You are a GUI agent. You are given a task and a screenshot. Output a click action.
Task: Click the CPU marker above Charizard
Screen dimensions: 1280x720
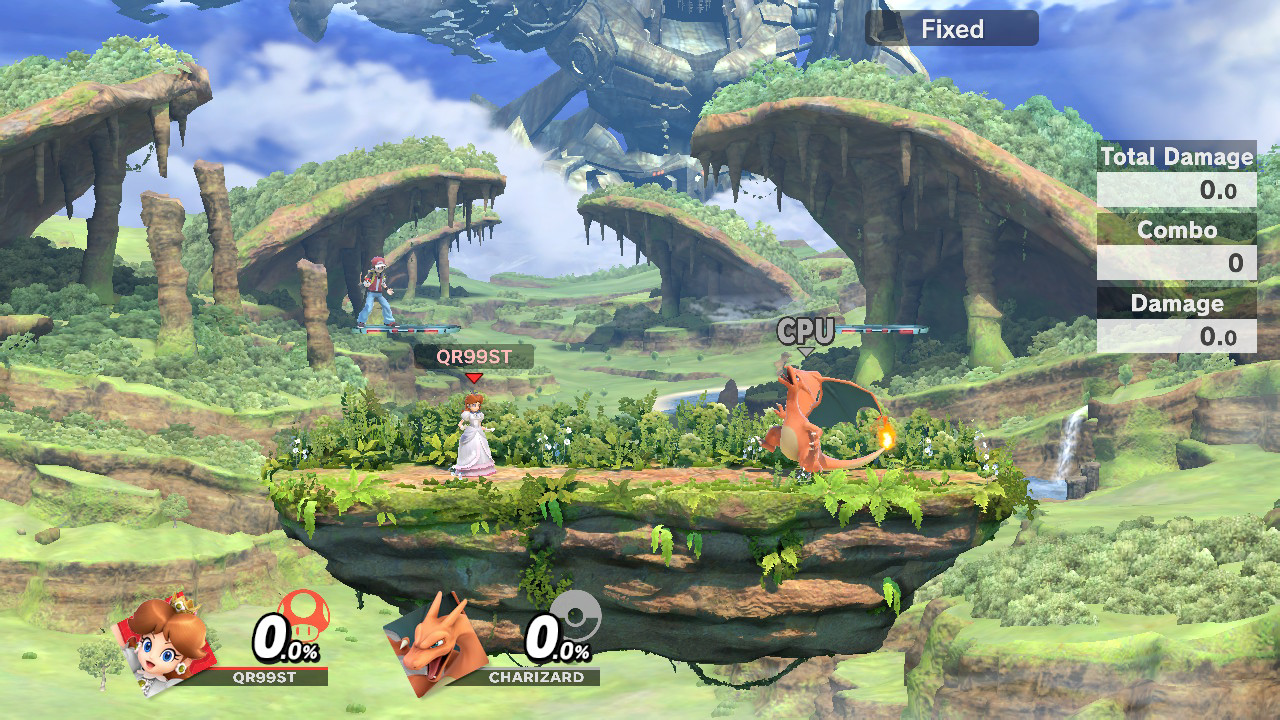[x=806, y=333]
